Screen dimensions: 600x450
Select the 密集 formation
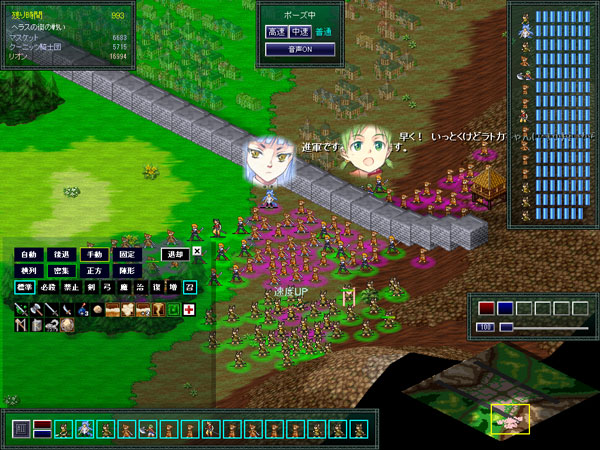tap(60, 270)
